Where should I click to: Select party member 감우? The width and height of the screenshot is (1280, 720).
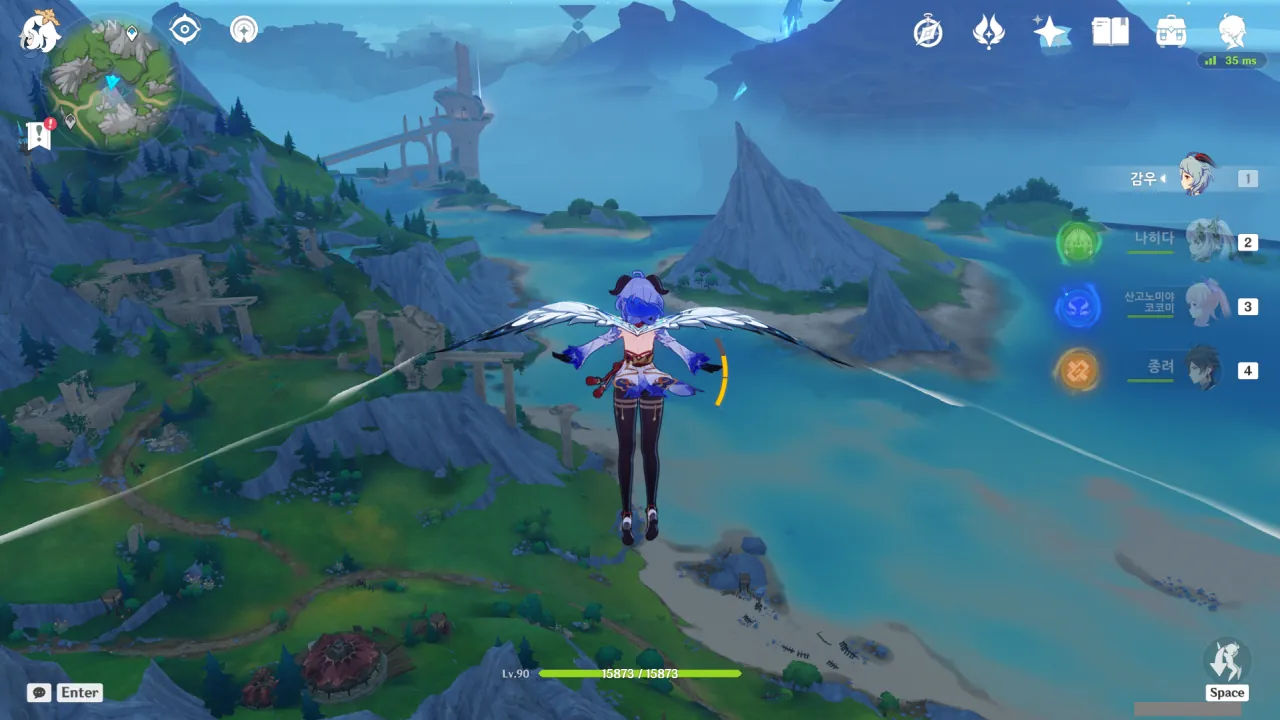1195,178
